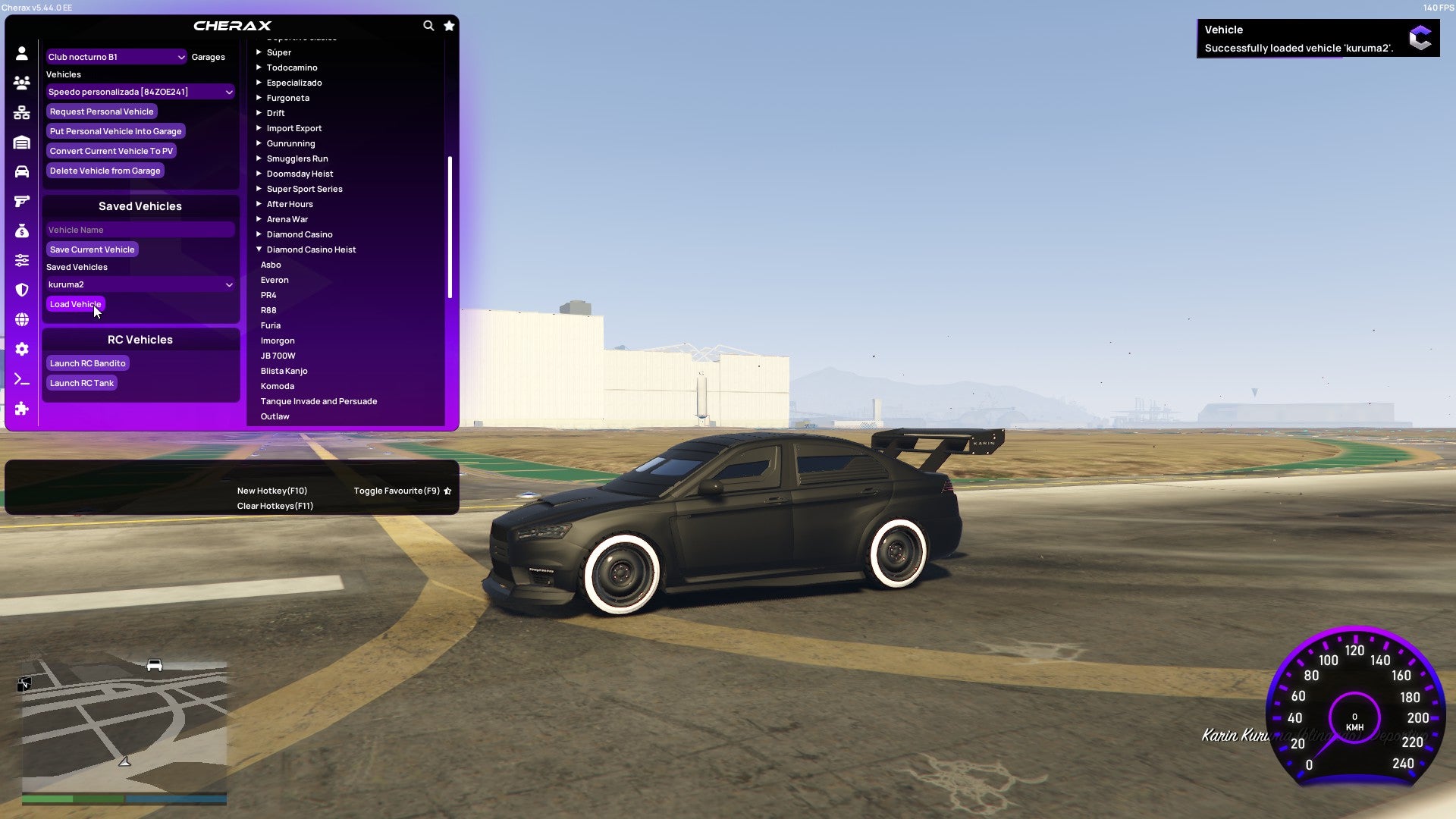Select the Online Players icon
This screenshot has height=819, width=1456.
(x=21, y=83)
